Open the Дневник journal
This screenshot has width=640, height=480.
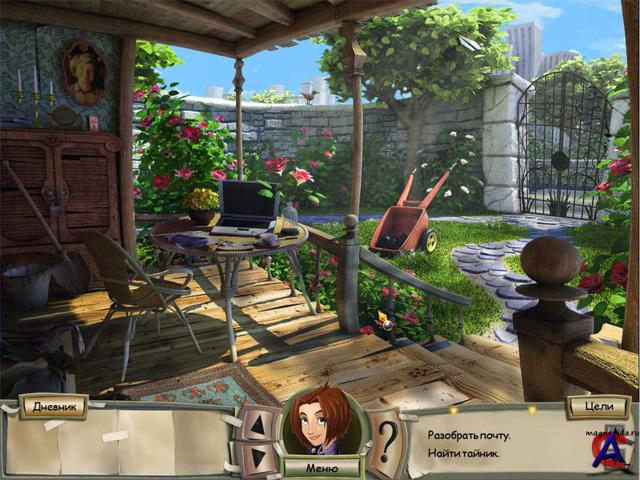click(53, 406)
